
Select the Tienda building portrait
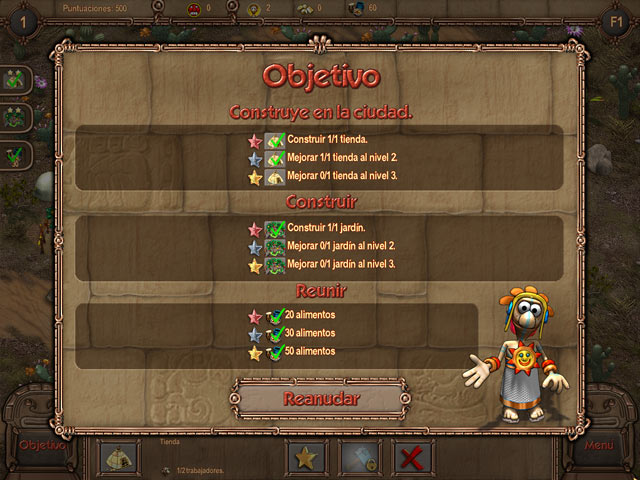[x=118, y=458]
